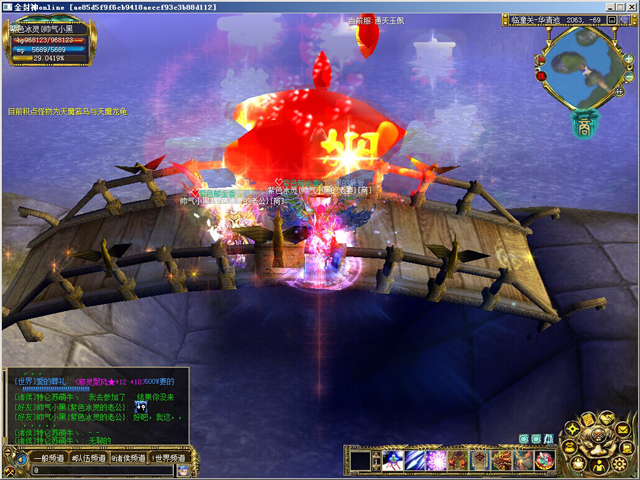Open the teal 商 shop button under minimap
The width and height of the screenshot is (640, 480).
pos(583,125)
